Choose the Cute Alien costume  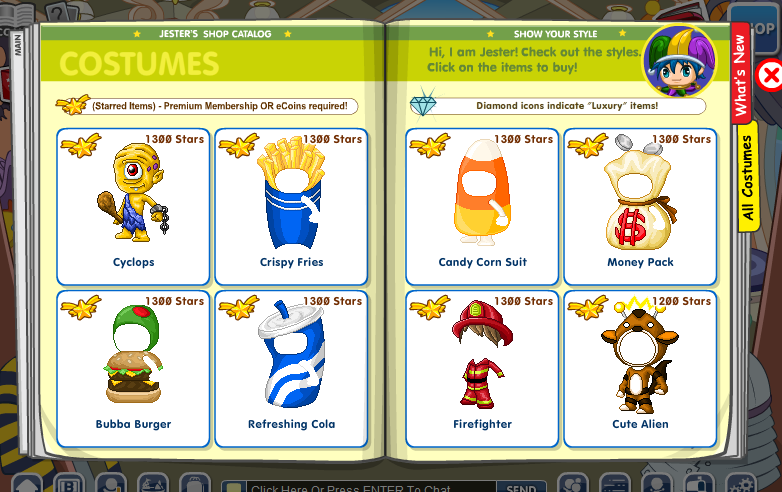click(640, 367)
